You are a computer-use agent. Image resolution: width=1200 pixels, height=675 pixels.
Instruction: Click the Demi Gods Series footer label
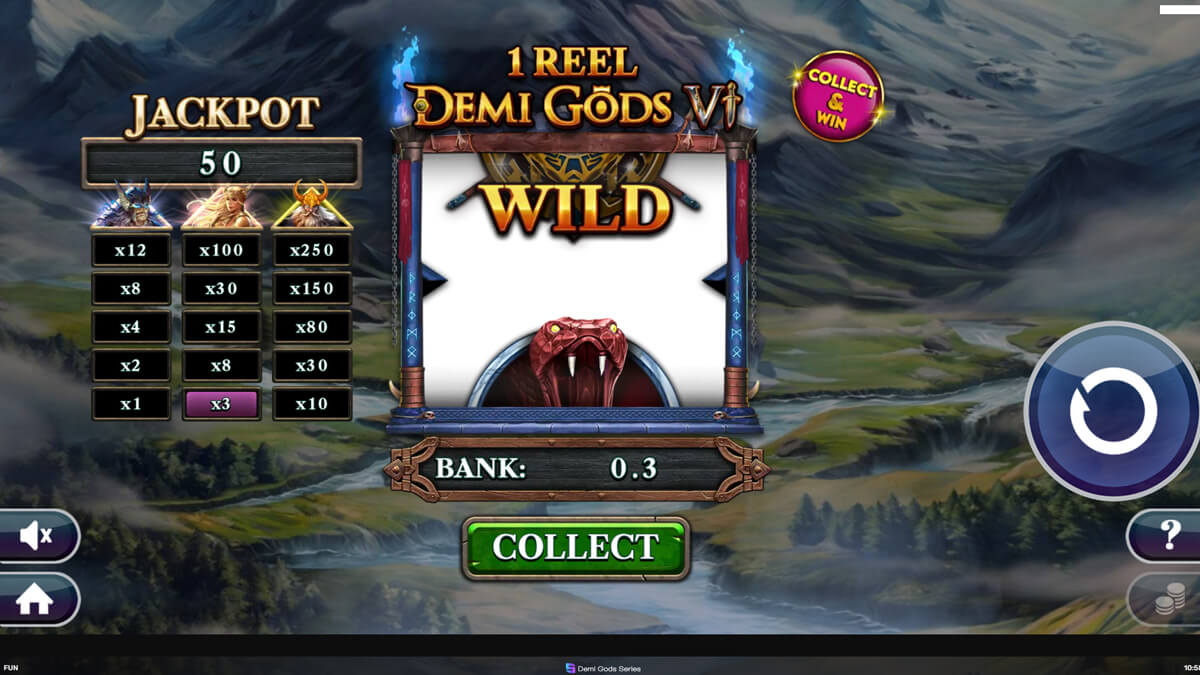pyautogui.click(x=603, y=668)
